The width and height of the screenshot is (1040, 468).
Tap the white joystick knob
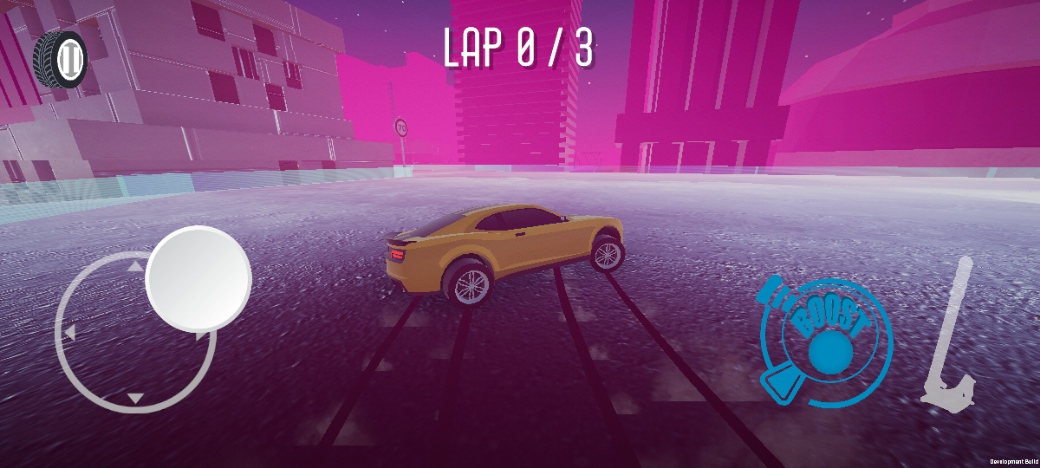(198, 278)
